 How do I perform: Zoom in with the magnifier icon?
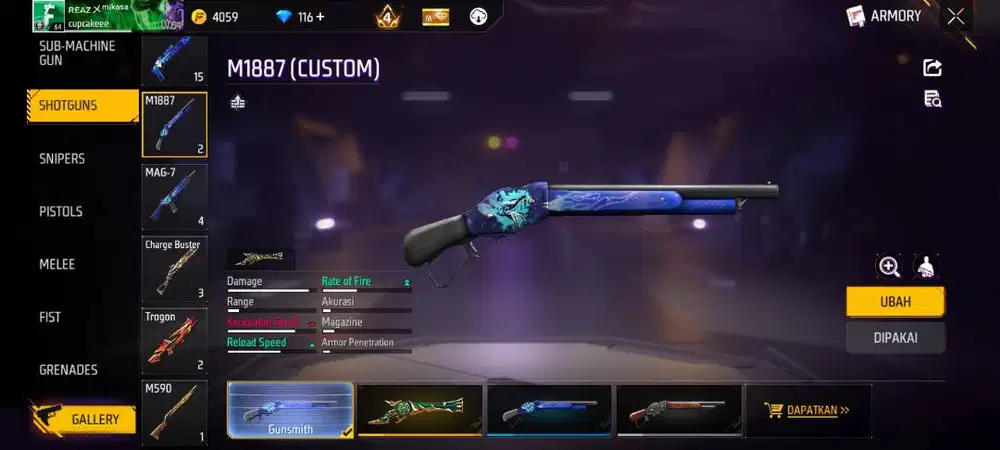888,266
